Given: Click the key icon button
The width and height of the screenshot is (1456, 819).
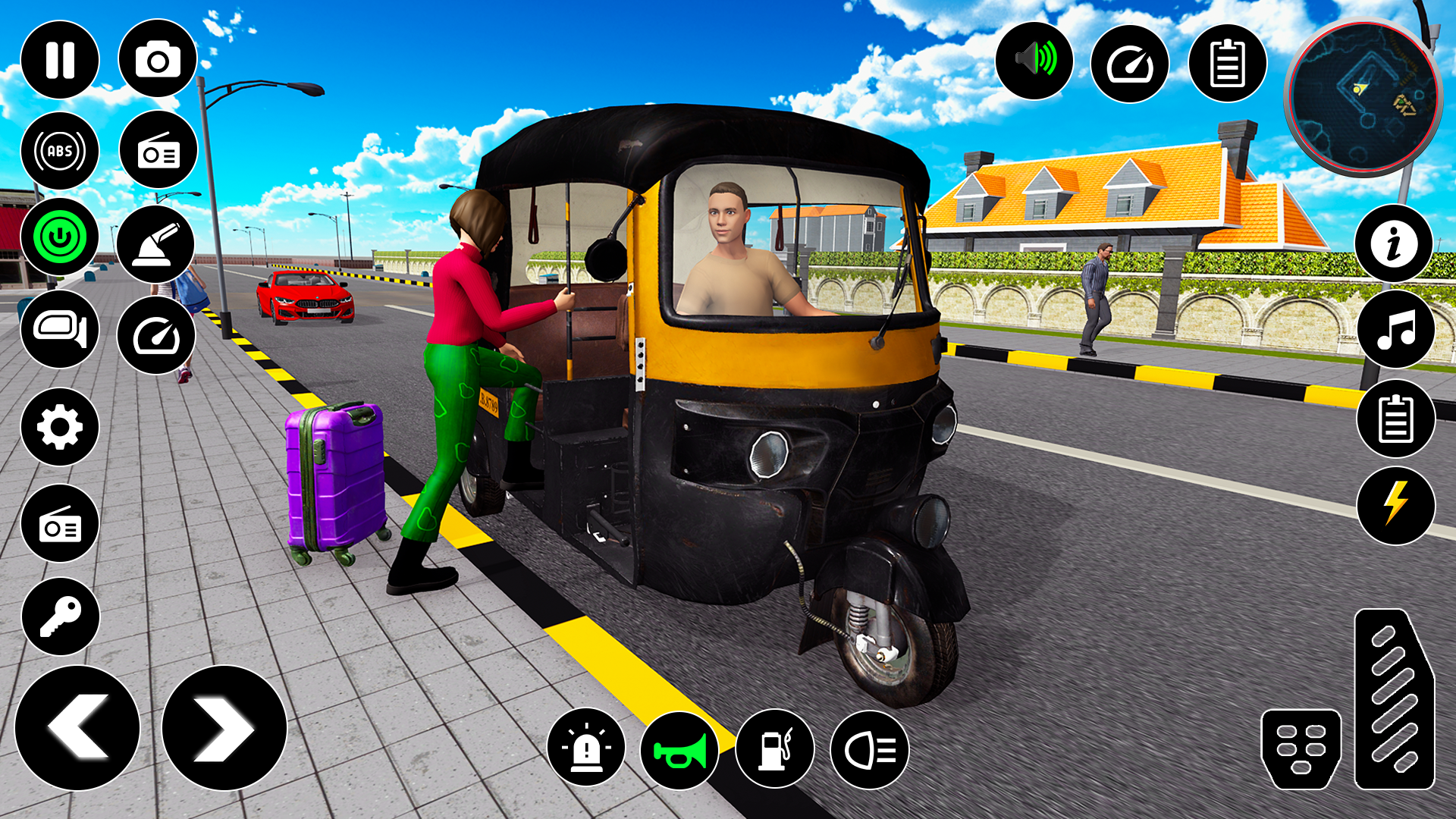Looking at the screenshot, I should click(61, 617).
